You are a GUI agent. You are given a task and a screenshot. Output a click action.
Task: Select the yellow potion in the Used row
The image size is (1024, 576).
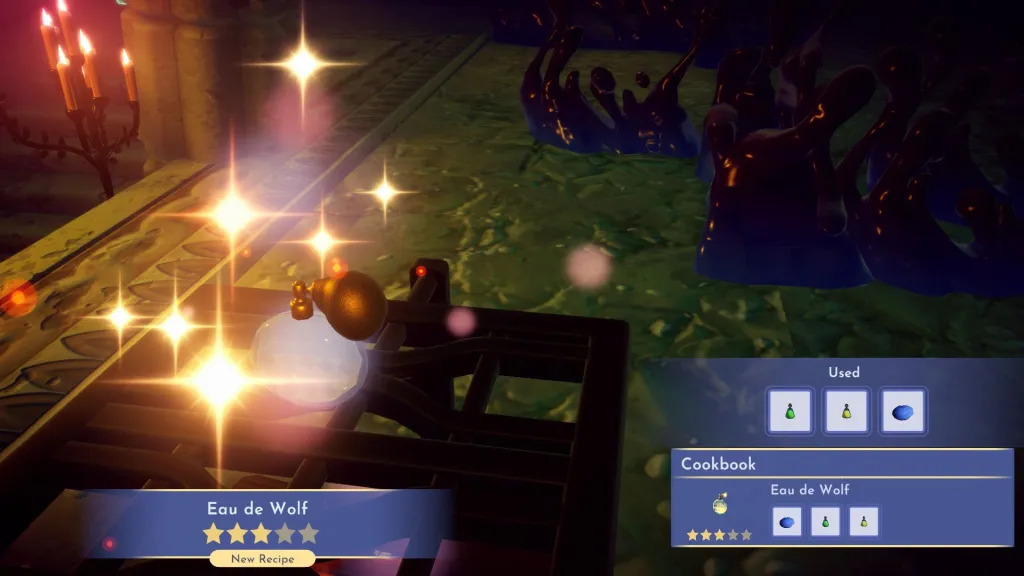(x=846, y=411)
